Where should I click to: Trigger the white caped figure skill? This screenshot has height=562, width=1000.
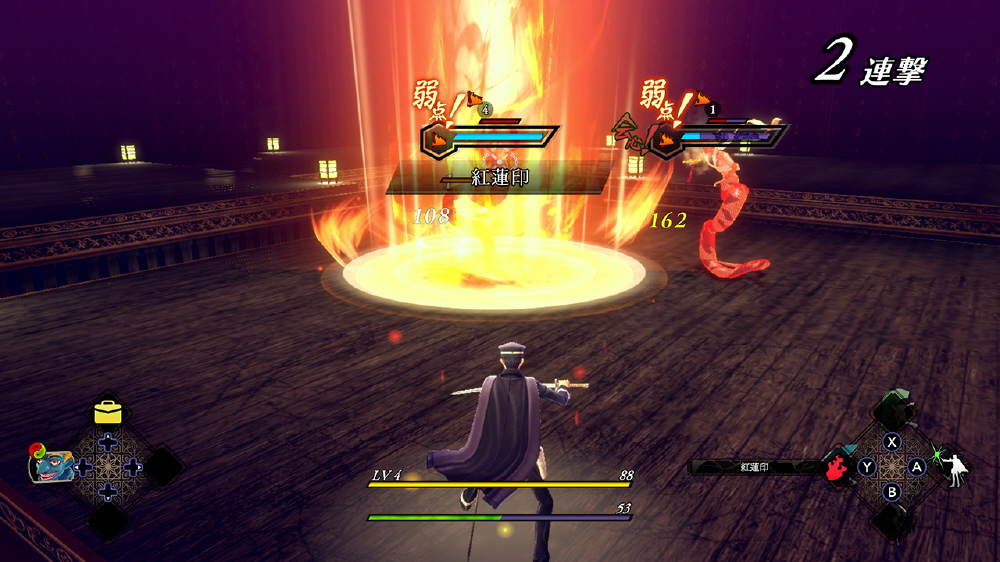tap(955, 468)
